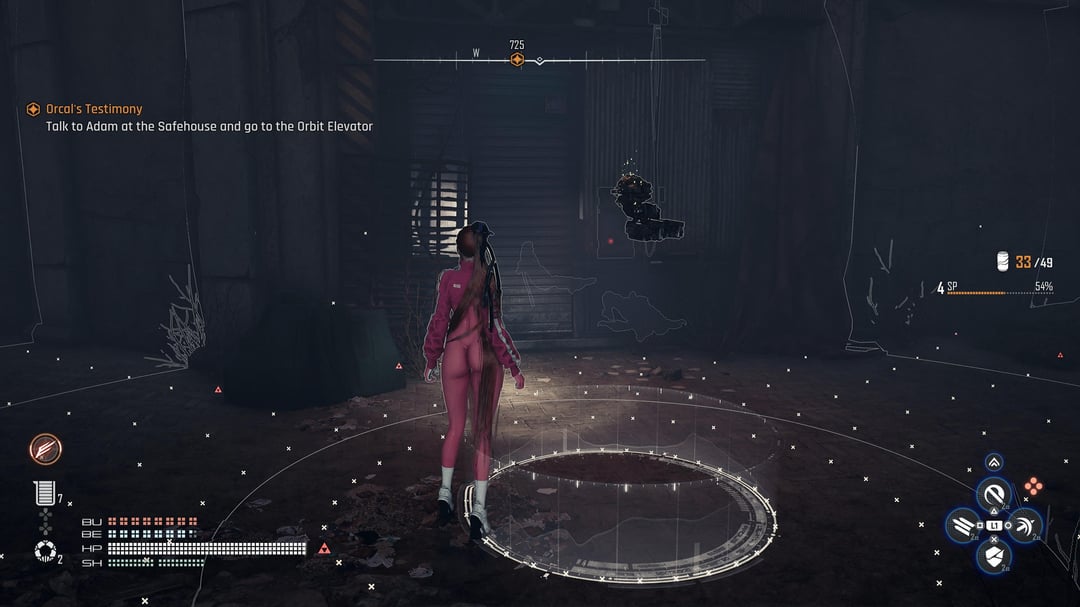Activate the shield skill at the wheel's bottom
The width and height of the screenshot is (1080, 607).
coord(994,555)
